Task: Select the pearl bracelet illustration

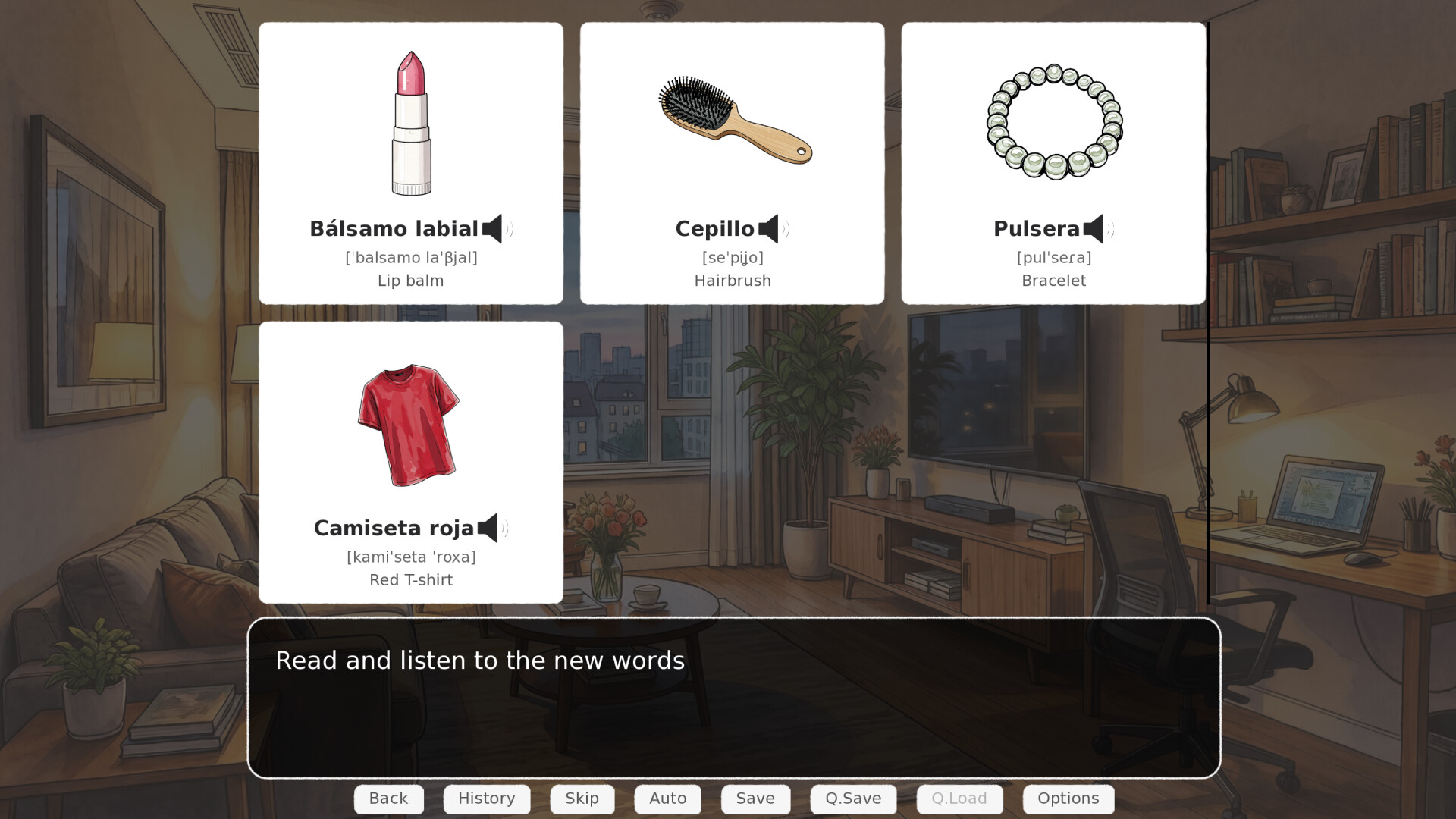Action: 1053,121
